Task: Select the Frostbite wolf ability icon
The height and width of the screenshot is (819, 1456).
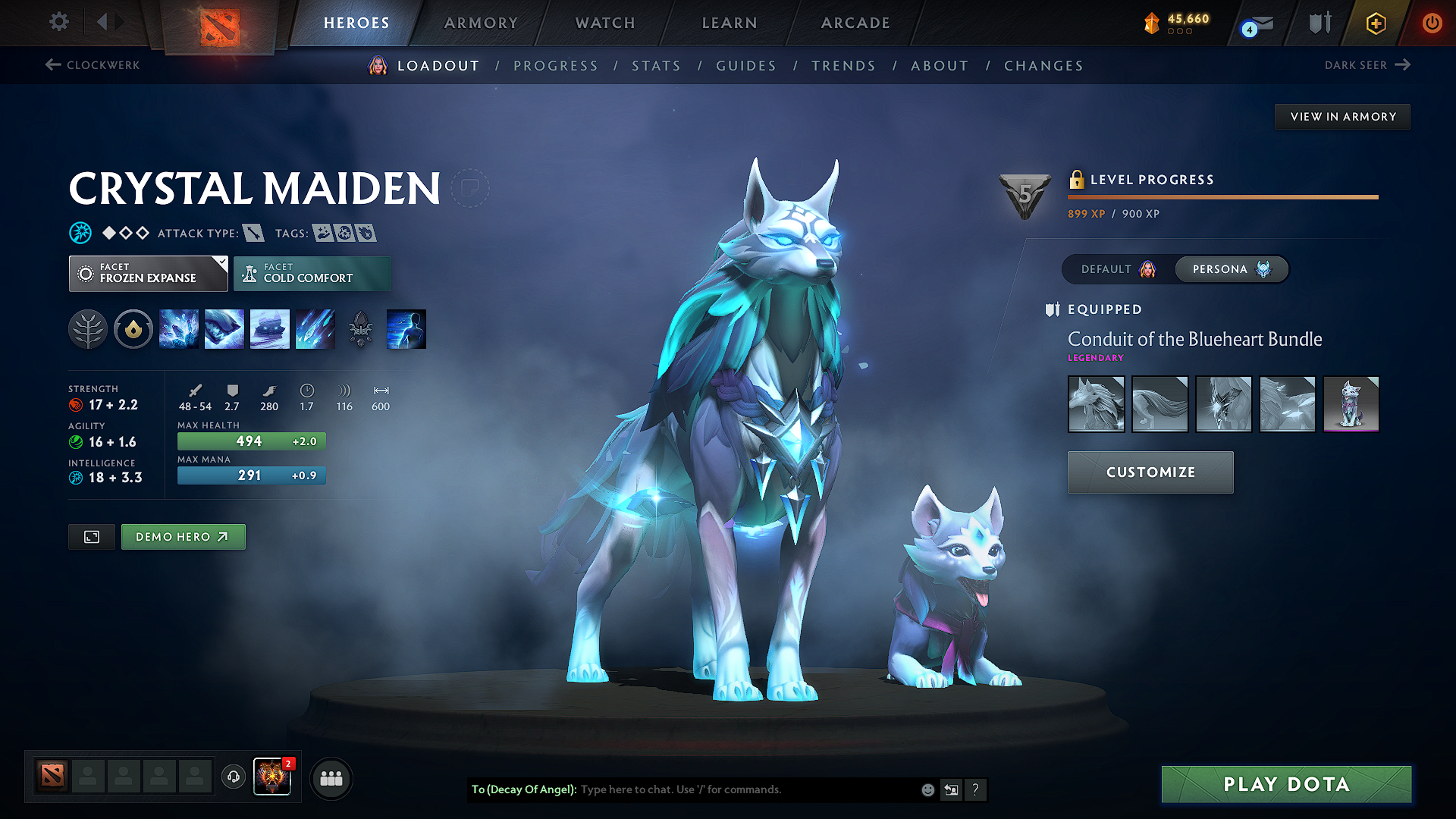Action: click(x=224, y=328)
